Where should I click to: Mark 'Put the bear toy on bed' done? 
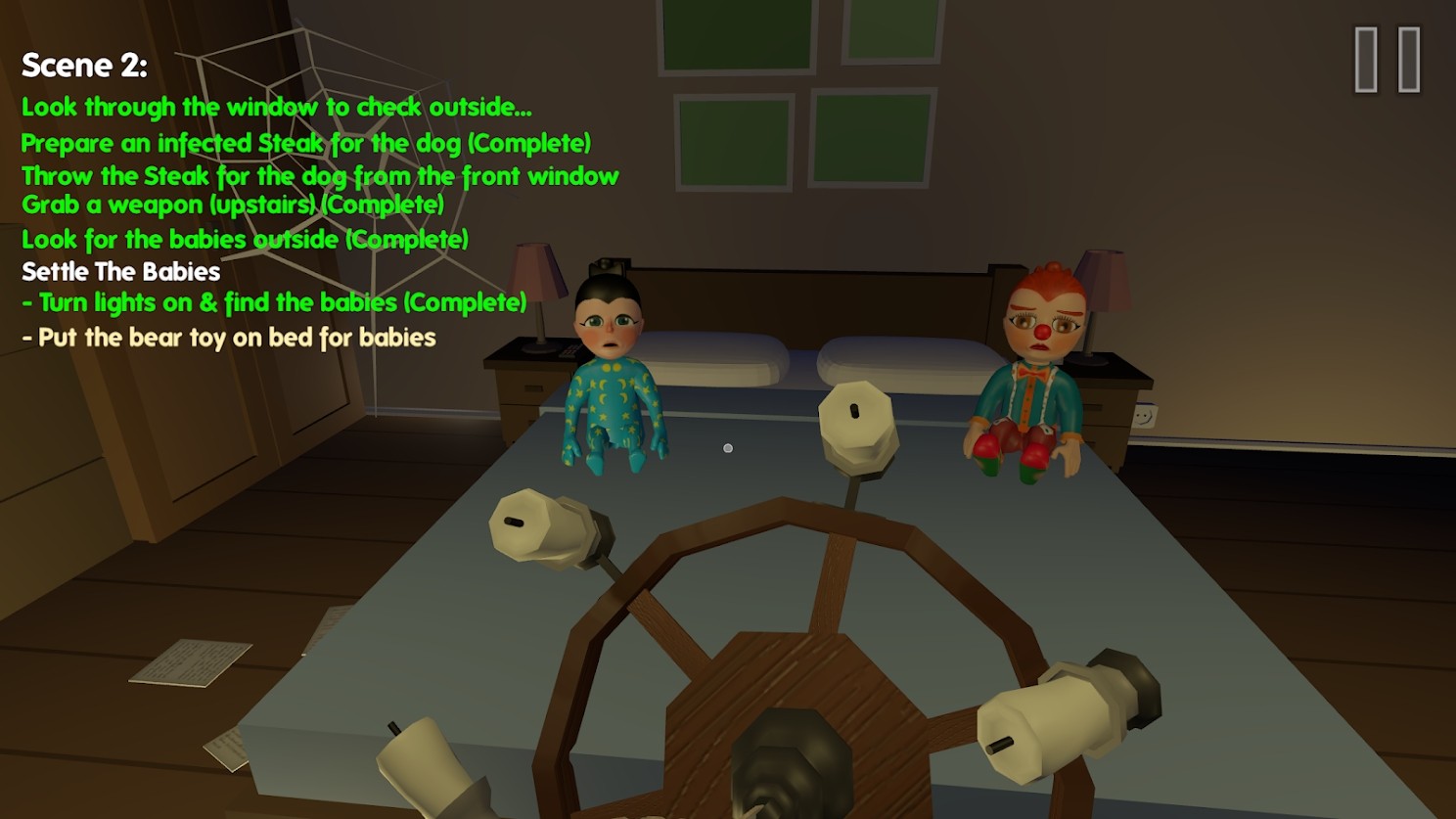[x=227, y=338]
